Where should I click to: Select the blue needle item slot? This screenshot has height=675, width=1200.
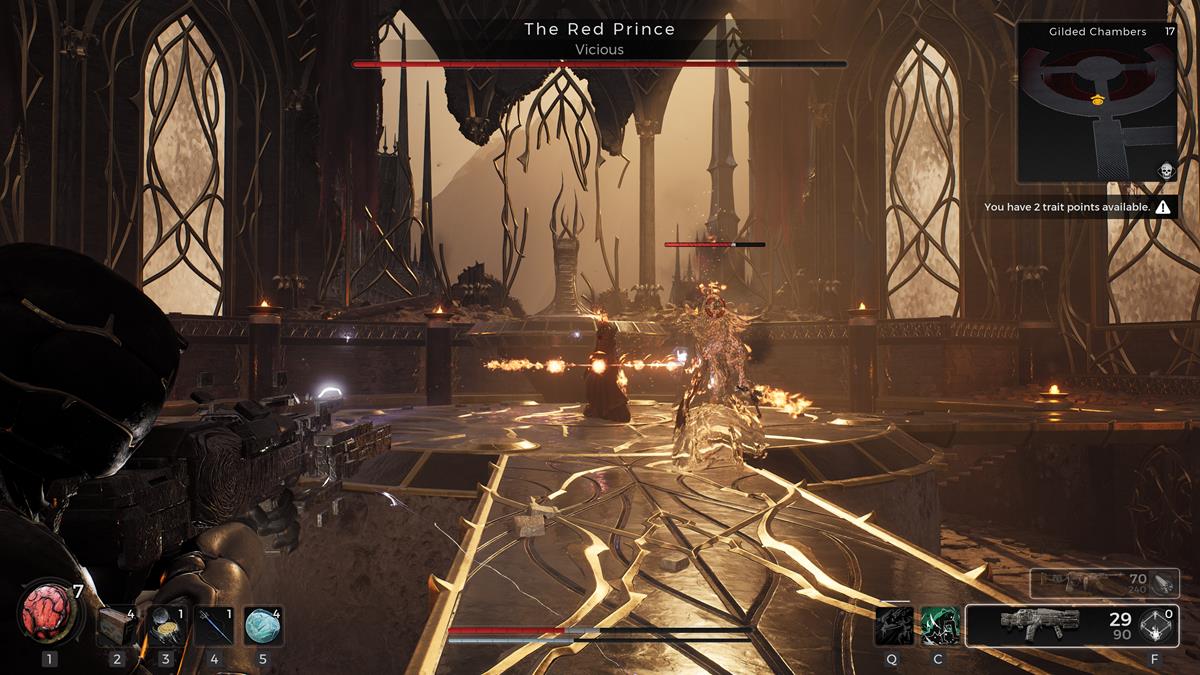tap(213, 626)
